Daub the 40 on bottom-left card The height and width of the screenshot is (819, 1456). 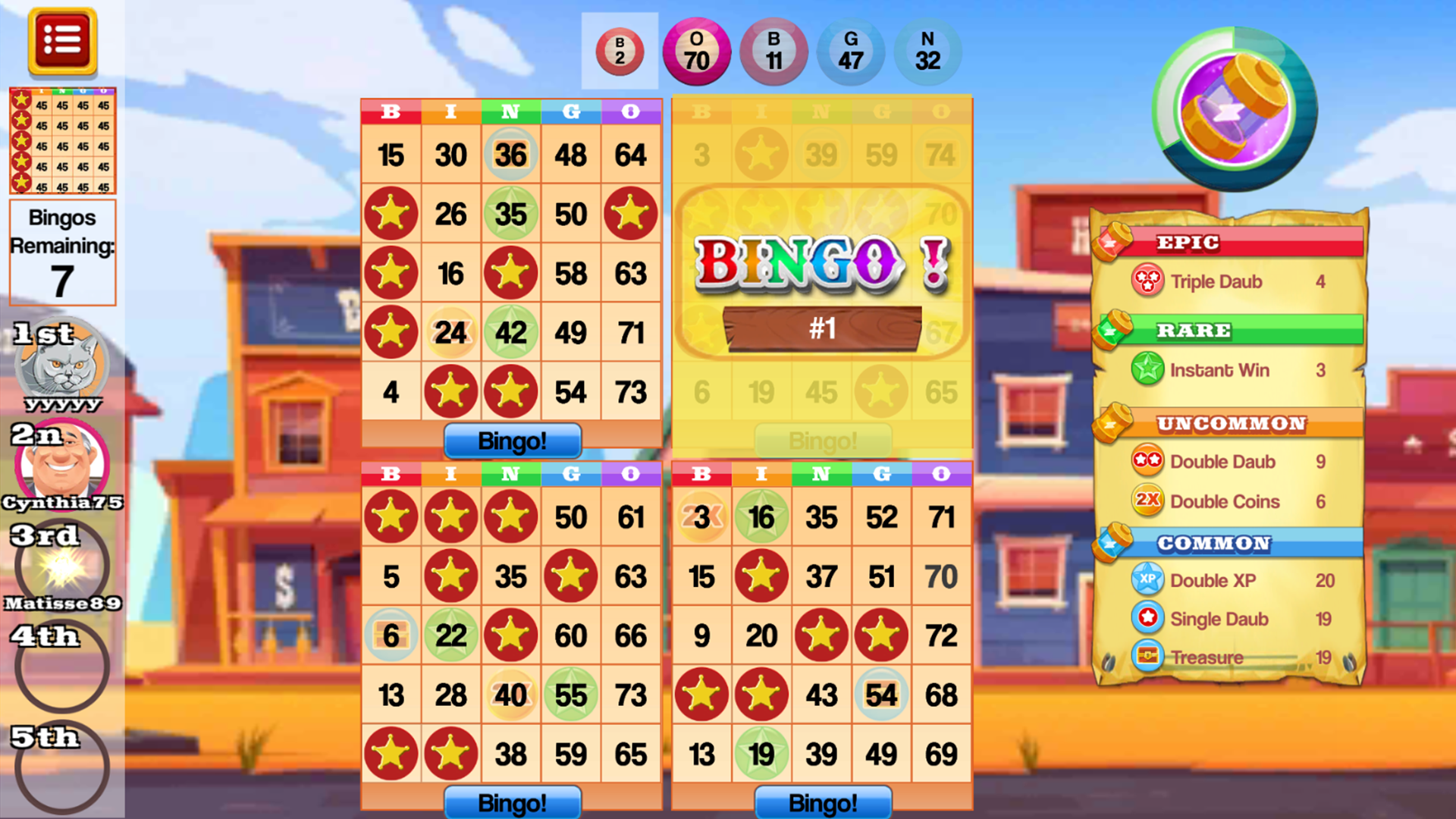coord(510,694)
